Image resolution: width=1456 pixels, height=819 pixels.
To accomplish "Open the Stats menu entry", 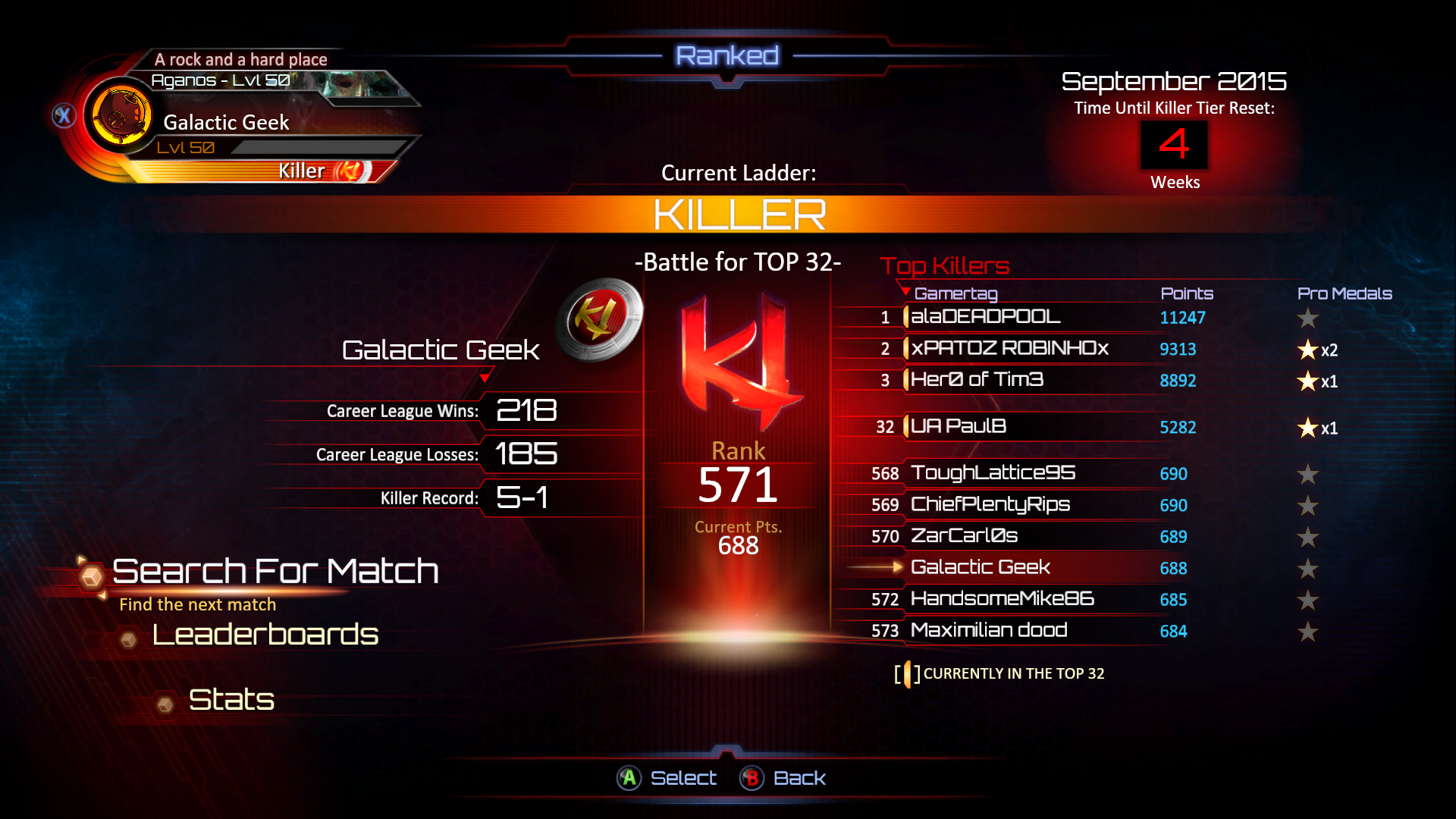I will tap(231, 699).
